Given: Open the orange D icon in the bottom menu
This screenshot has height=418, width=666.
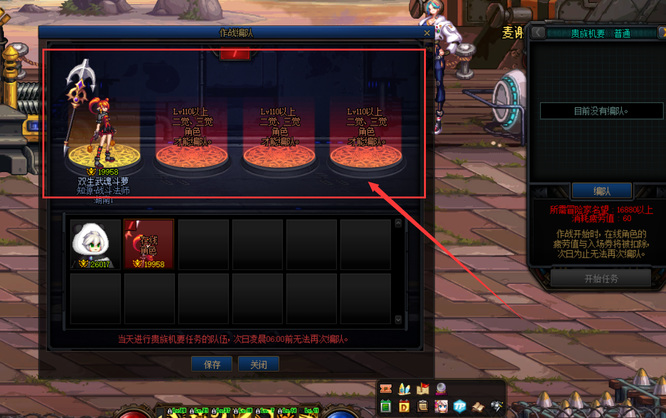Looking at the screenshot, I should pos(404,407).
